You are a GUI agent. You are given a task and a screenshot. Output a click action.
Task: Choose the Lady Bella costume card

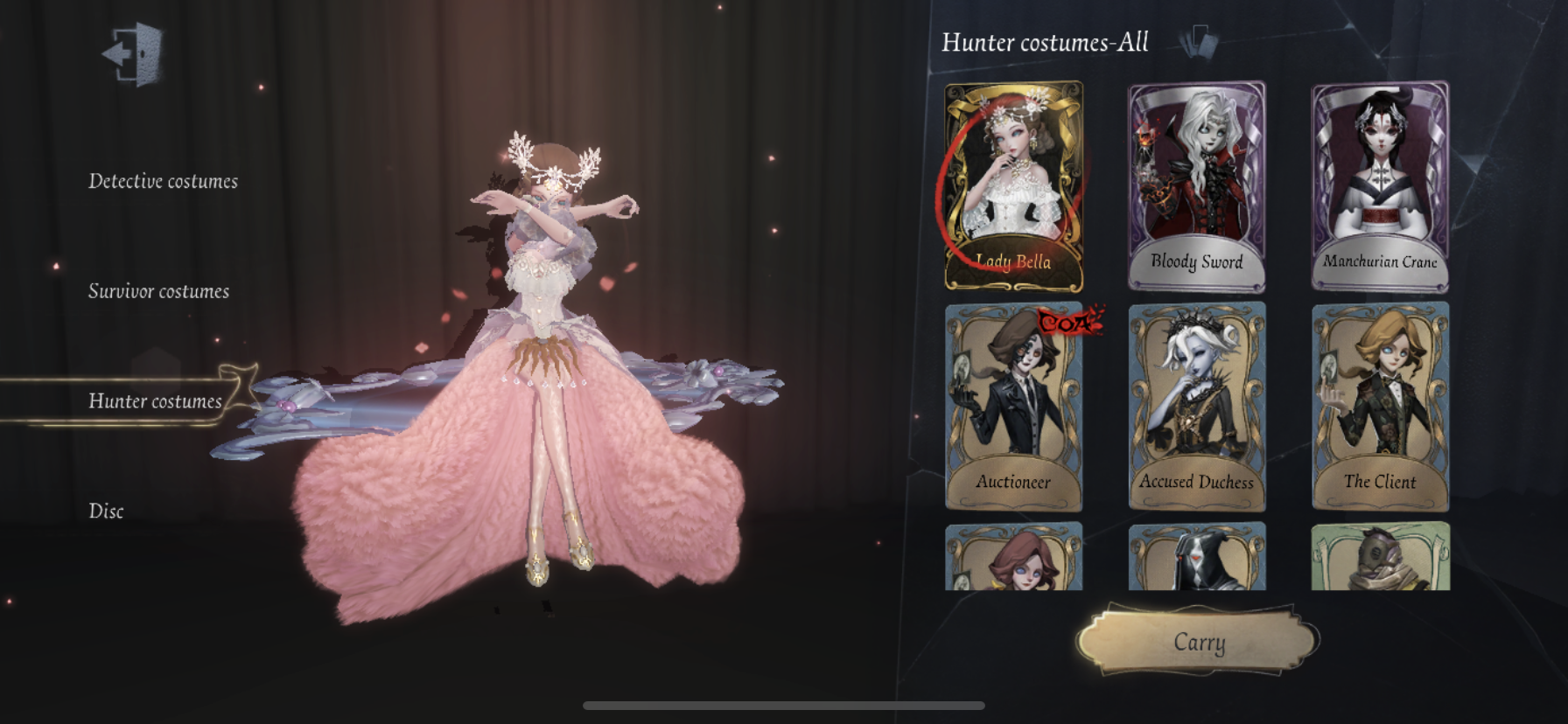click(1013, 185)
